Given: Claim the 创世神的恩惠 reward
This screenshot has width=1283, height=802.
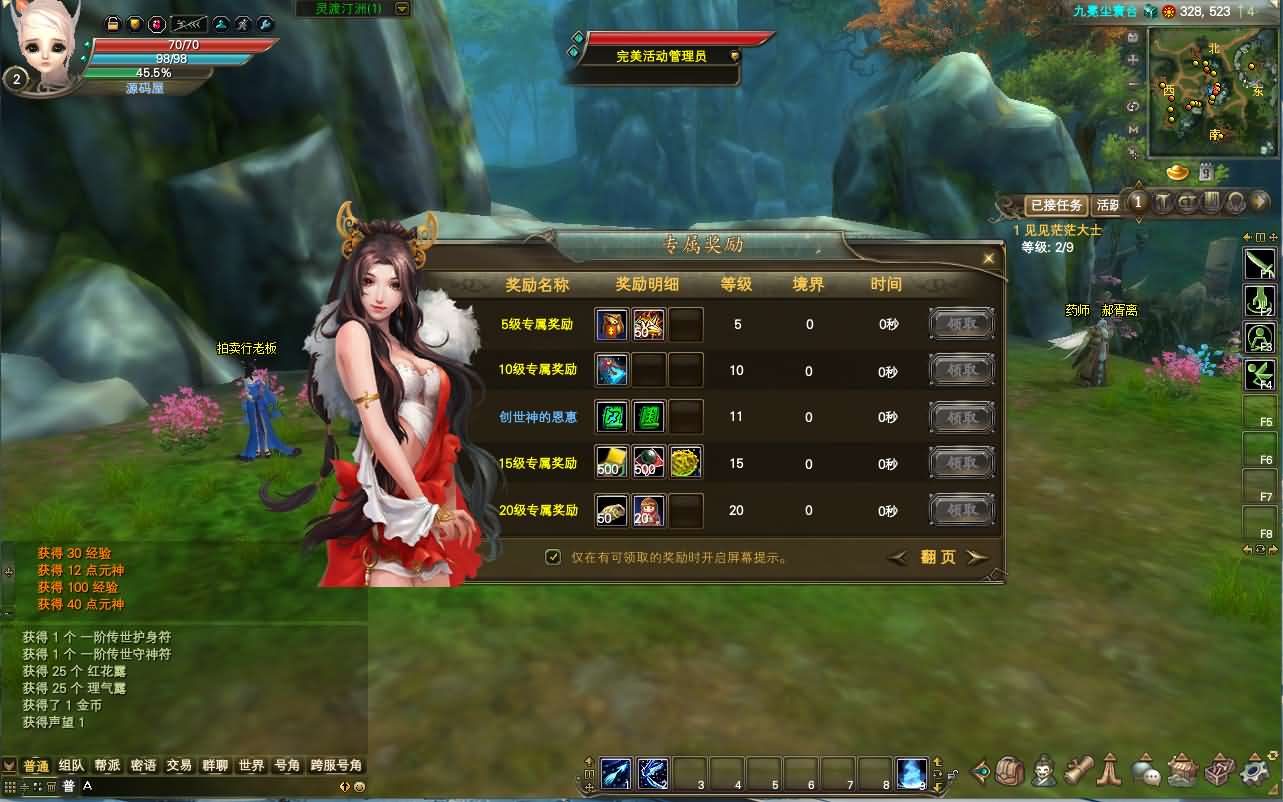Looking at the screenshot, I should 962,417.
